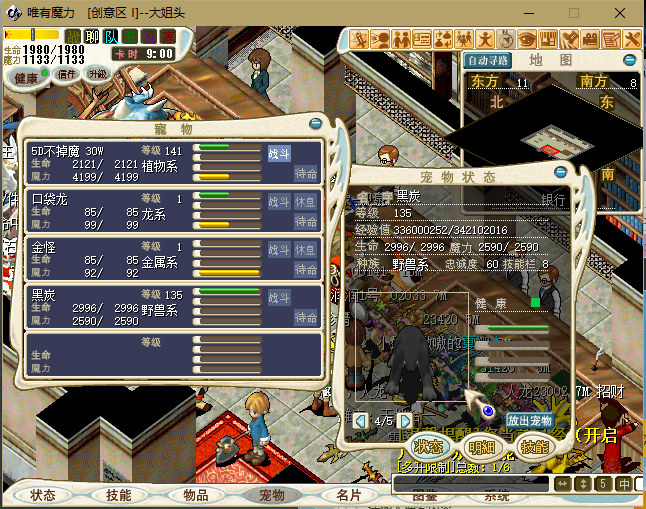Set pet 金怪 to 待命 (standby)
This screenshot has height=509, width=646.
(x=306, y=270)
